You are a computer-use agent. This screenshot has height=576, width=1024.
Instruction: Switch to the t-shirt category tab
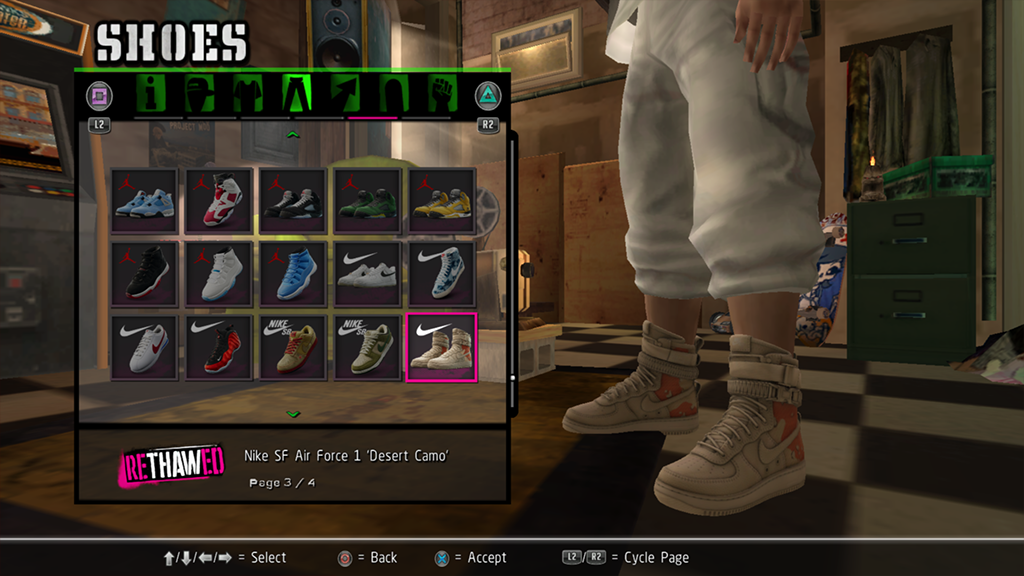248,94
